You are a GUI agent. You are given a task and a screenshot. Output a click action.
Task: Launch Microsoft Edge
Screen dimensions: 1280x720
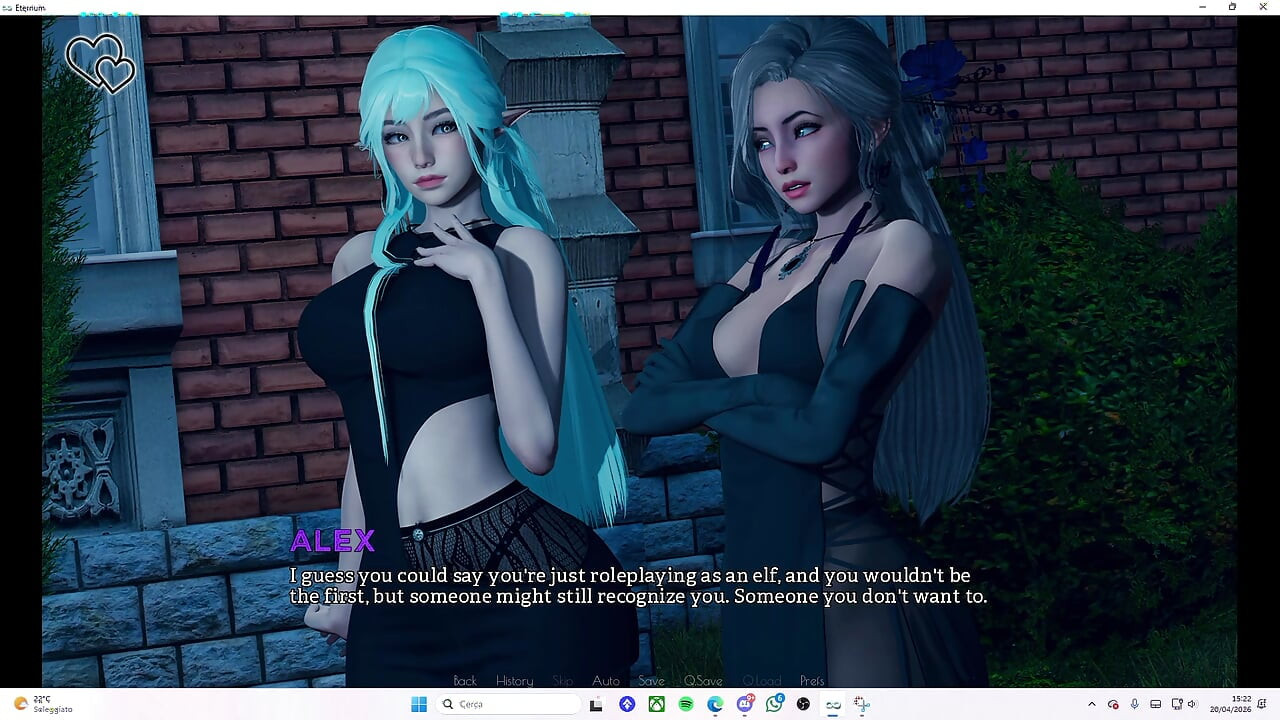click(714, 704)
